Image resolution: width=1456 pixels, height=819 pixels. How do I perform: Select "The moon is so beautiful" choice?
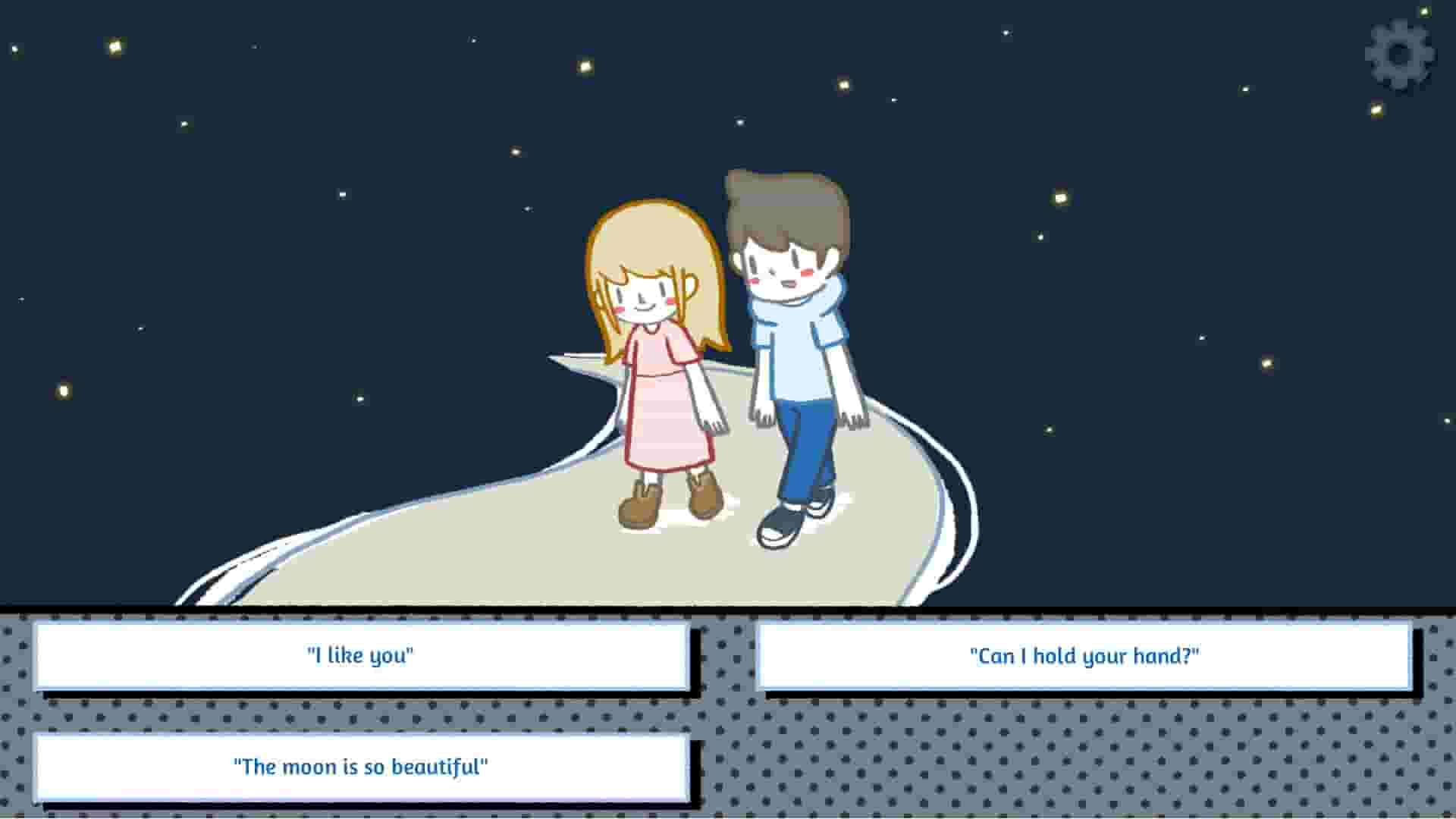(362, 767)
